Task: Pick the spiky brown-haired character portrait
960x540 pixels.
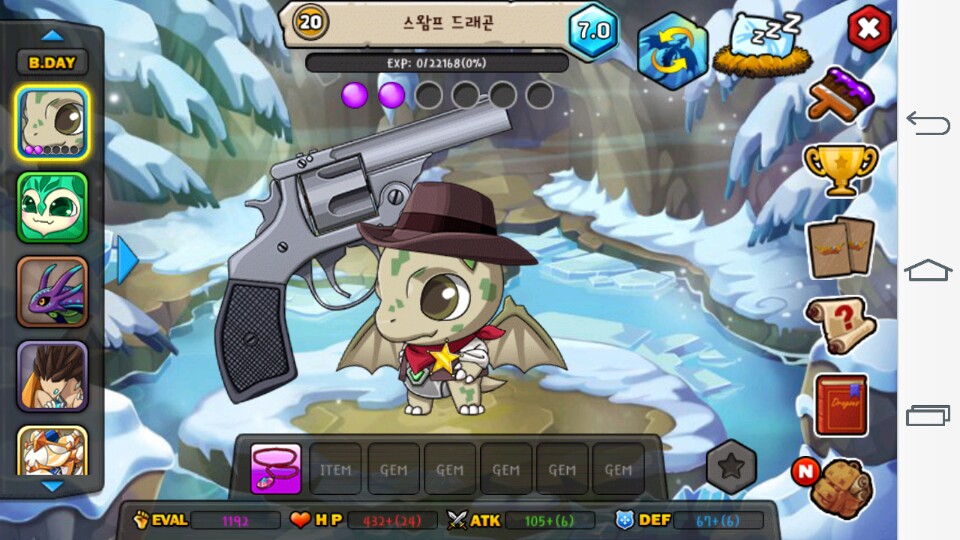Action: click(52, 376)
